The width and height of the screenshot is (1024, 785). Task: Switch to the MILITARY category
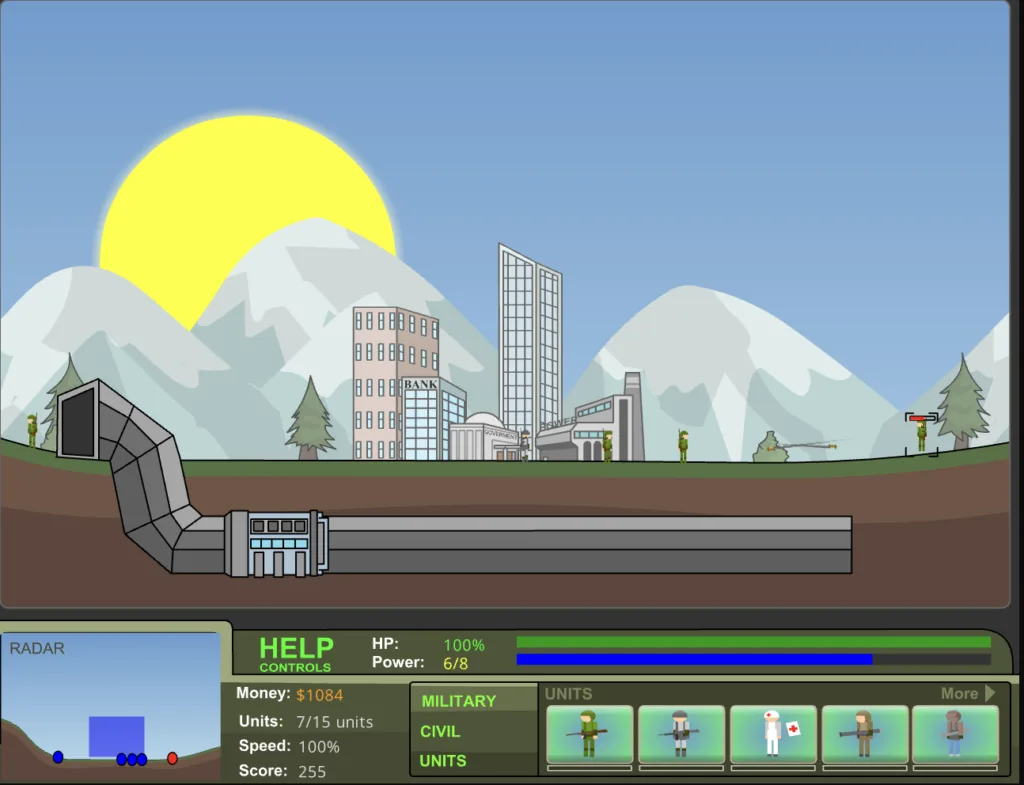point(458,701)
